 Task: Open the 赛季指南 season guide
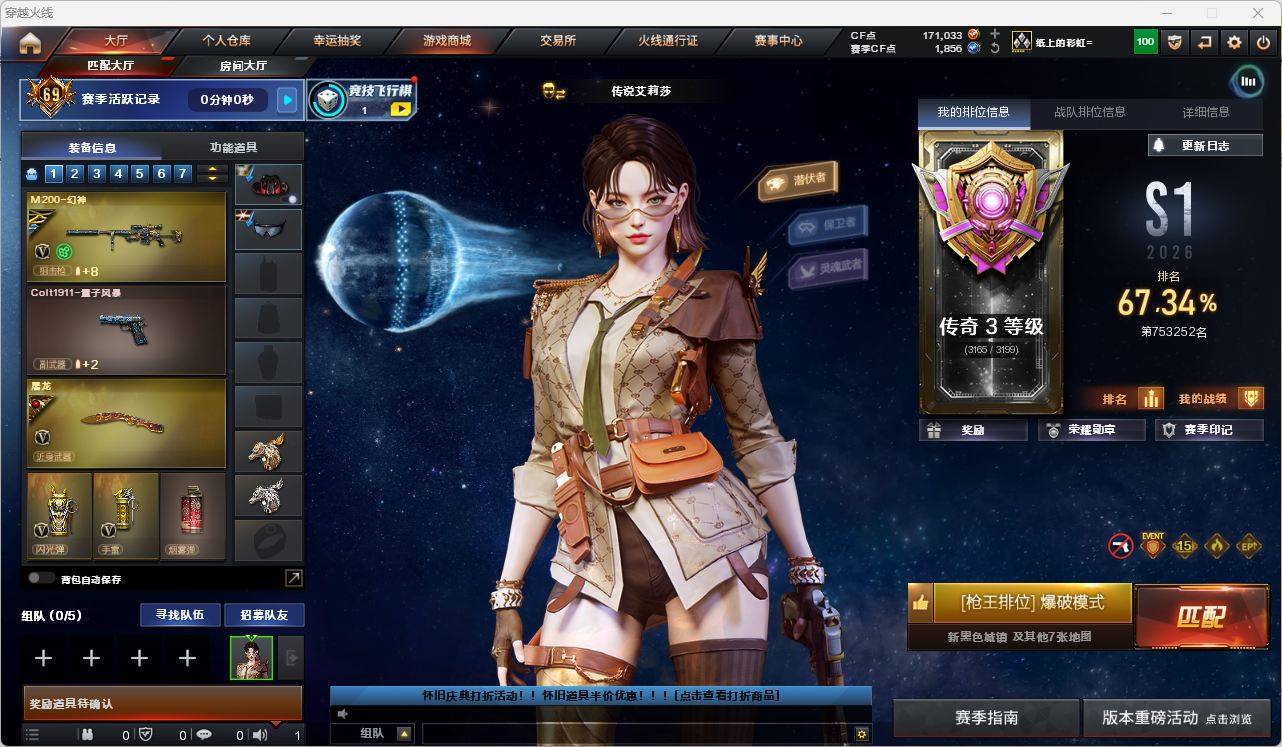[986, 717]
